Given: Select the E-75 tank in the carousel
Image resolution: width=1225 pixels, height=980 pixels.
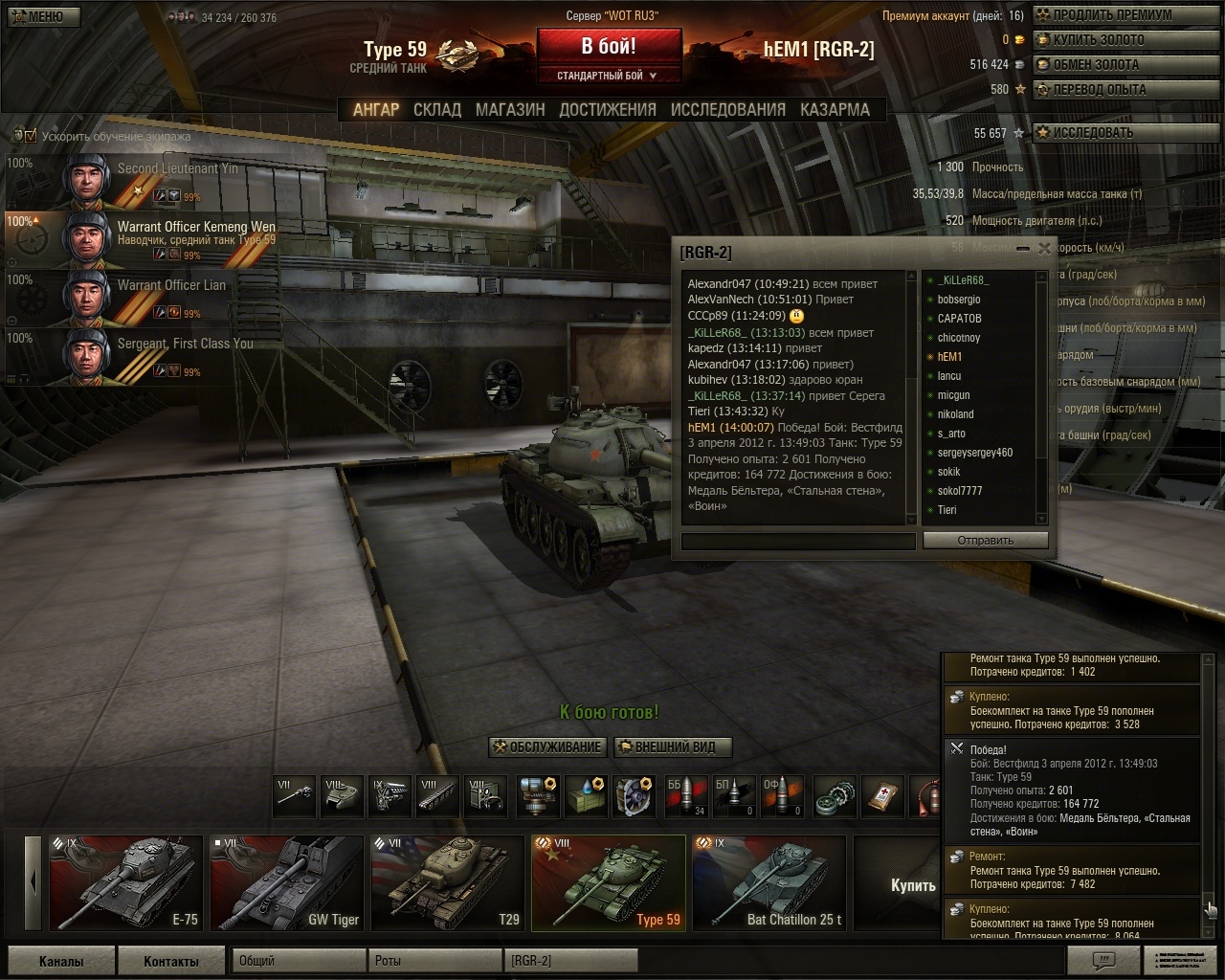Looking at the screenshot, I should 126,882.
